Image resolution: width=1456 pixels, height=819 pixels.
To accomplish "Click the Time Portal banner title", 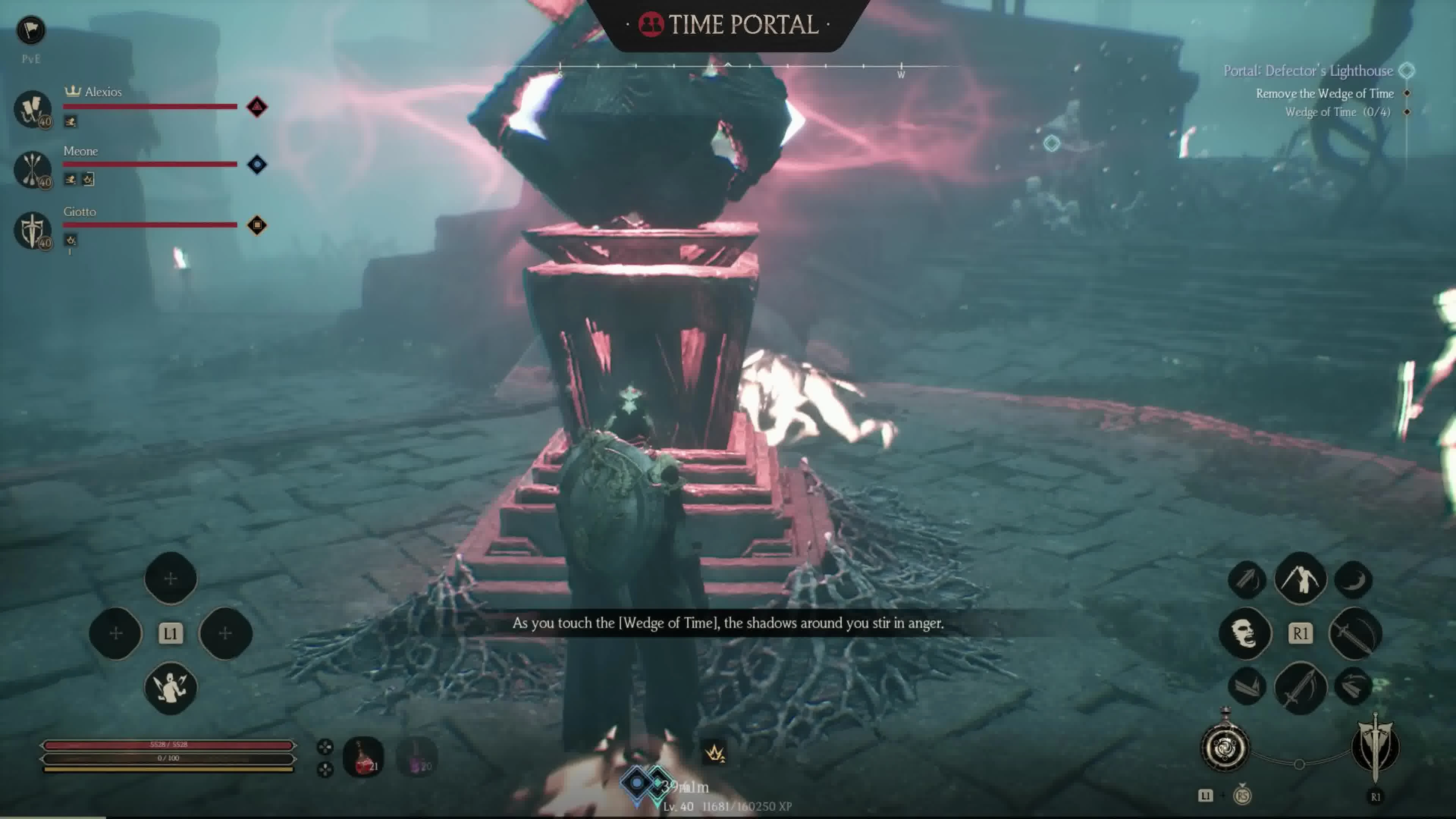I will click(x=728, y=24).
